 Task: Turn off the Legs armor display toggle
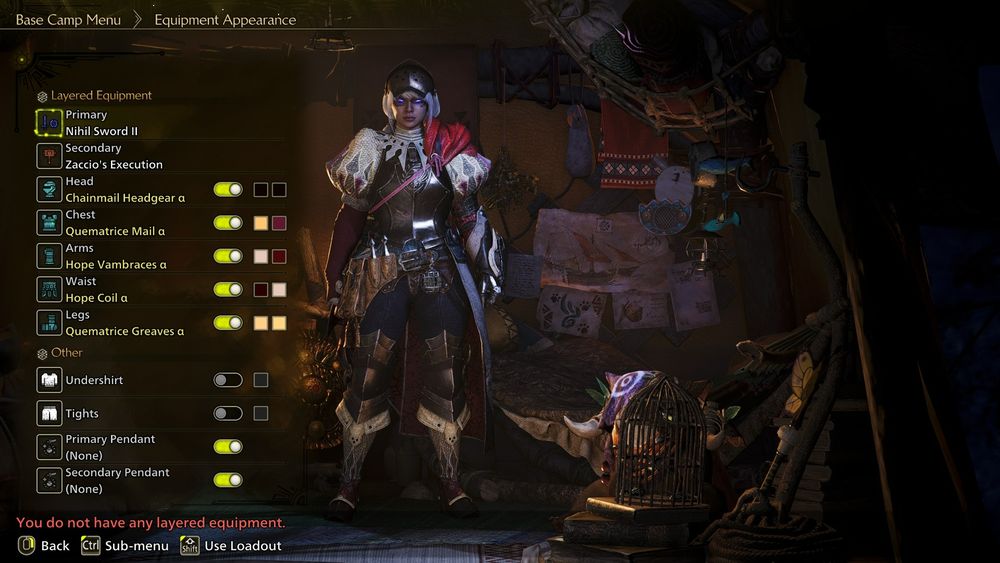click(x=228, y=322)
